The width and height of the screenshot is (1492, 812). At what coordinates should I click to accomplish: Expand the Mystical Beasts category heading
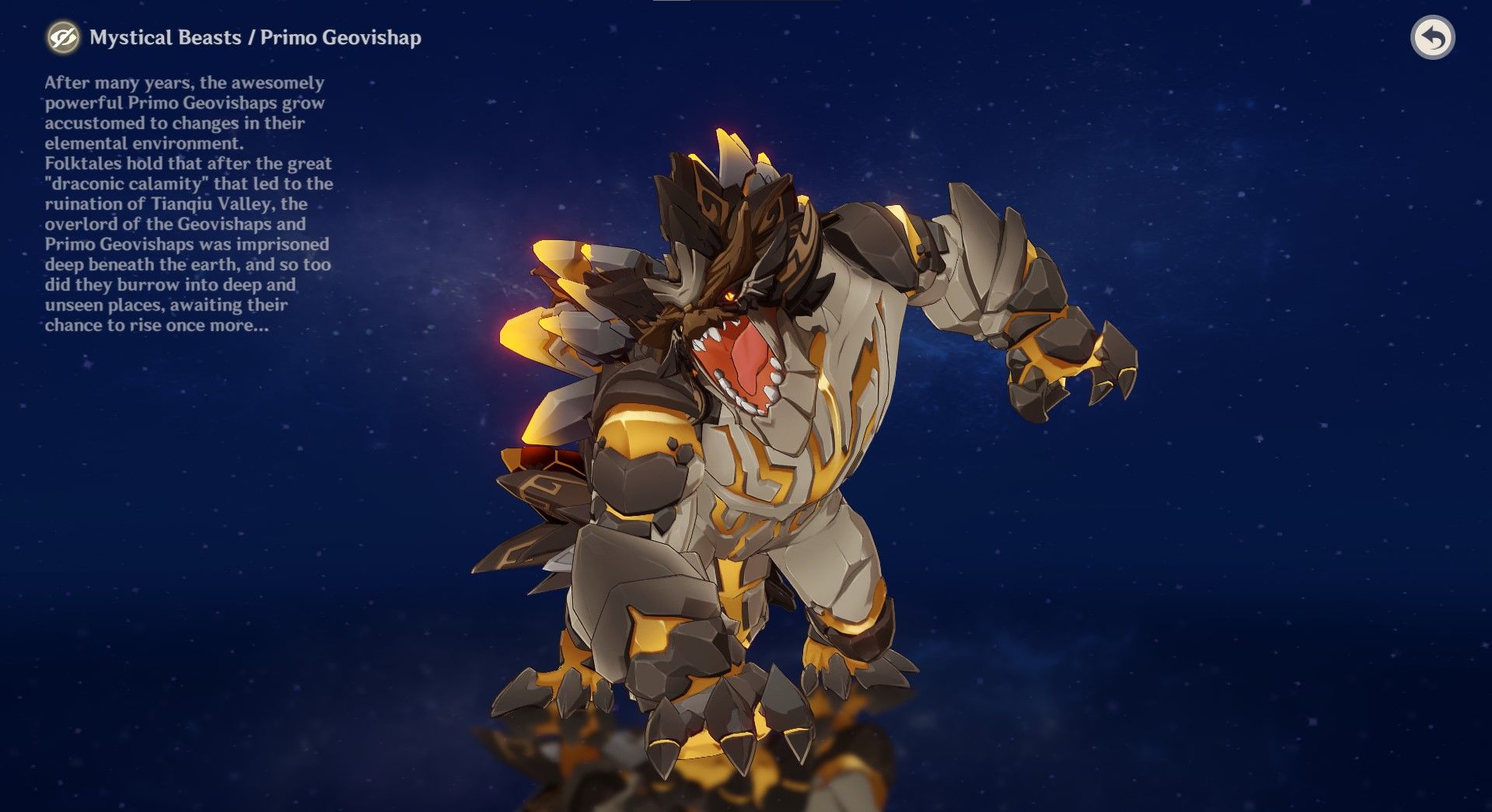[x=166, y=36]
